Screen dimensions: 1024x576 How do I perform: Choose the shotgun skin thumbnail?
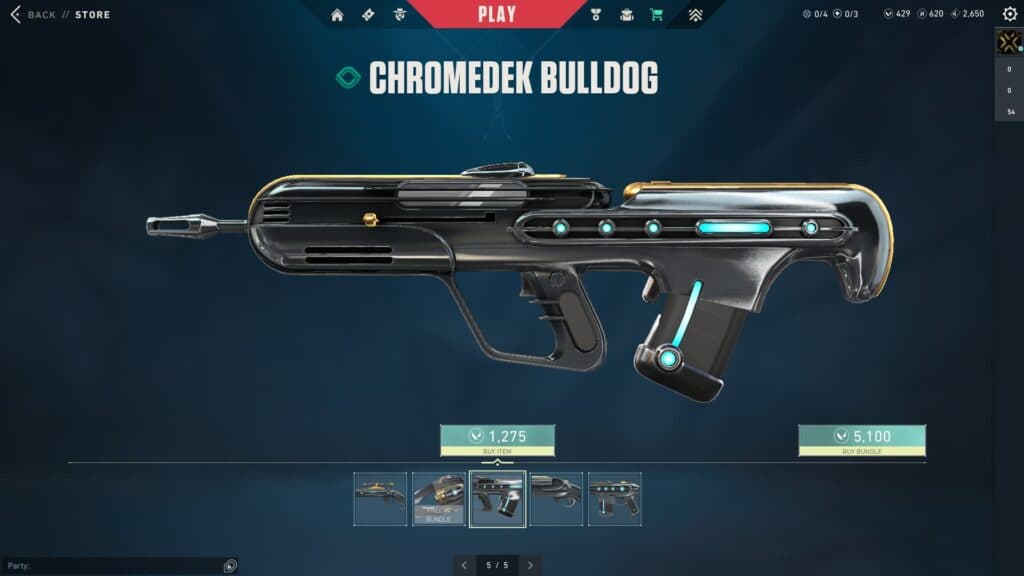[x=556, y=499]
